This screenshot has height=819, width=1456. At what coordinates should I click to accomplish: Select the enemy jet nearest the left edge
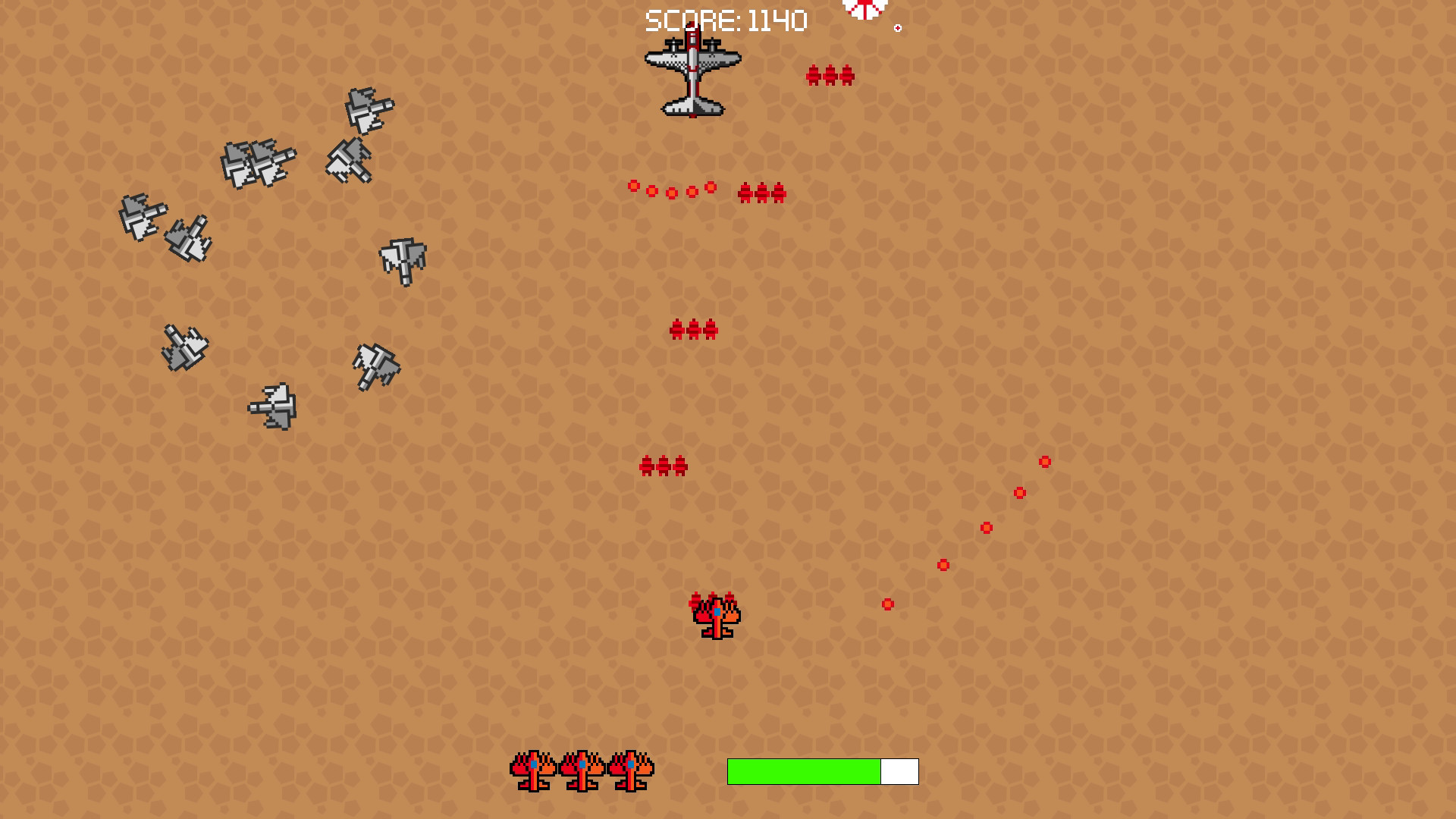point(144,216)
